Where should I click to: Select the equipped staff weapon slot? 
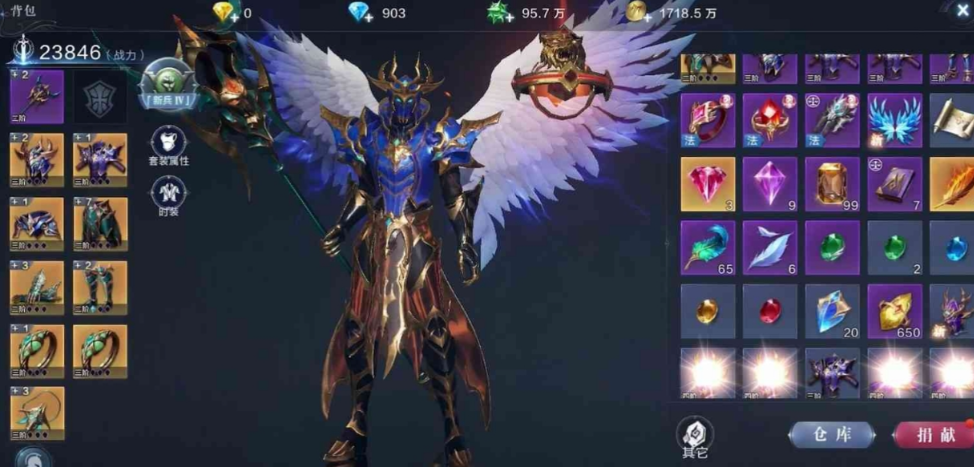tap(37, 97)
